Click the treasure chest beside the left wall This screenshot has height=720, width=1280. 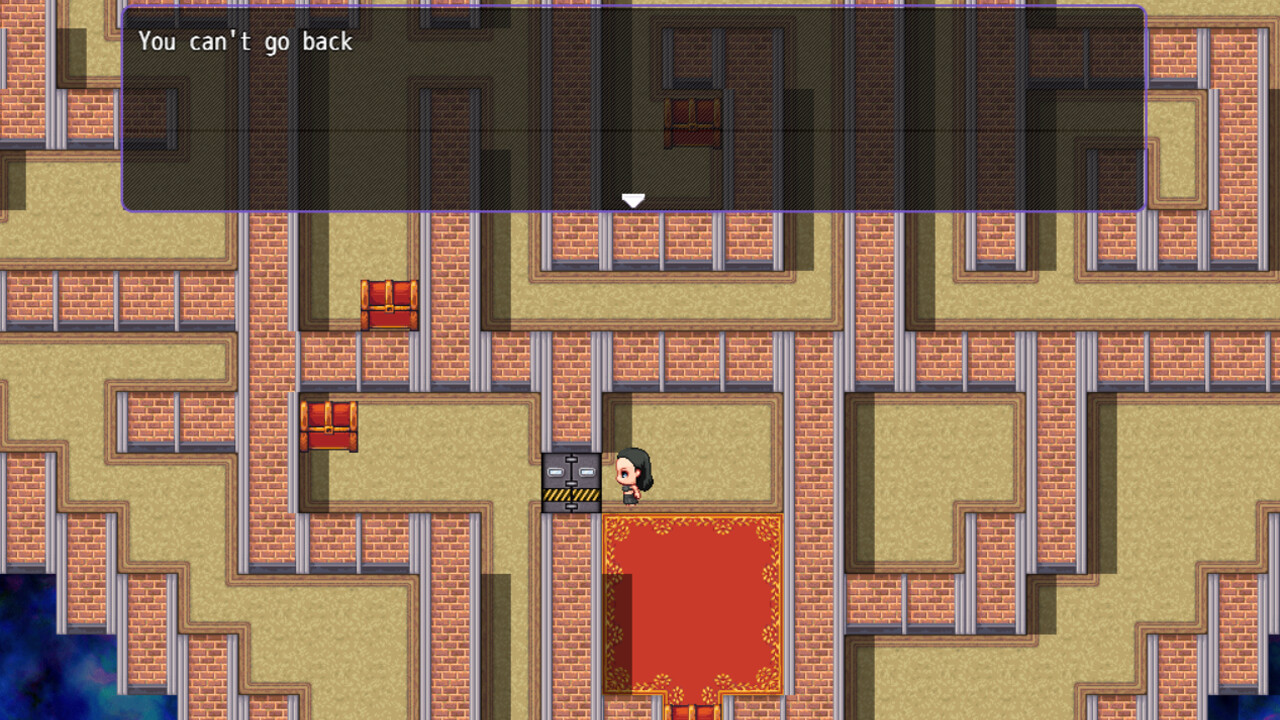point(330,425)
